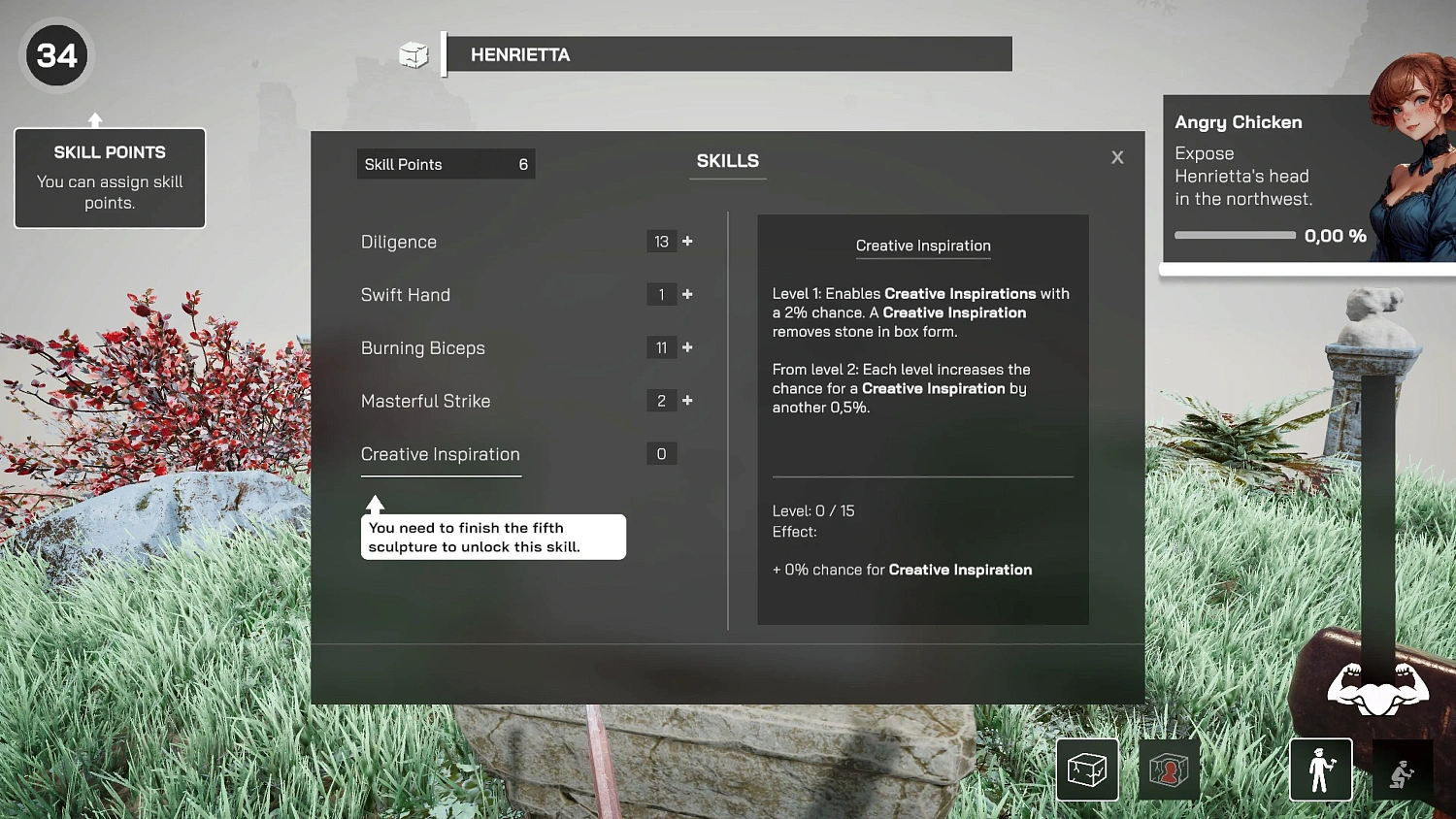
Task: Click the level 34 badge
Action: (x=56, y=55)
